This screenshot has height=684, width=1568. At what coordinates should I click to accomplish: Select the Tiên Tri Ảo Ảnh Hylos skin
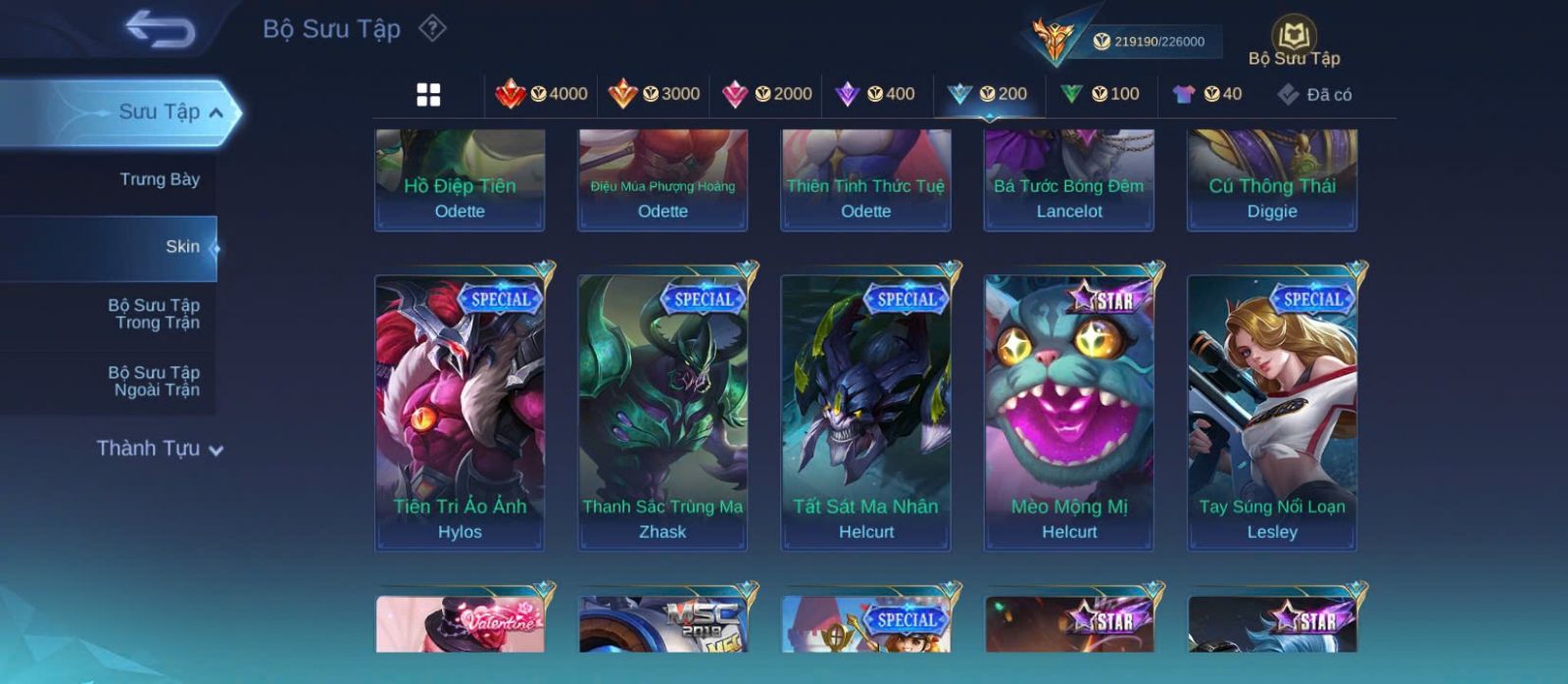[460, 412]
